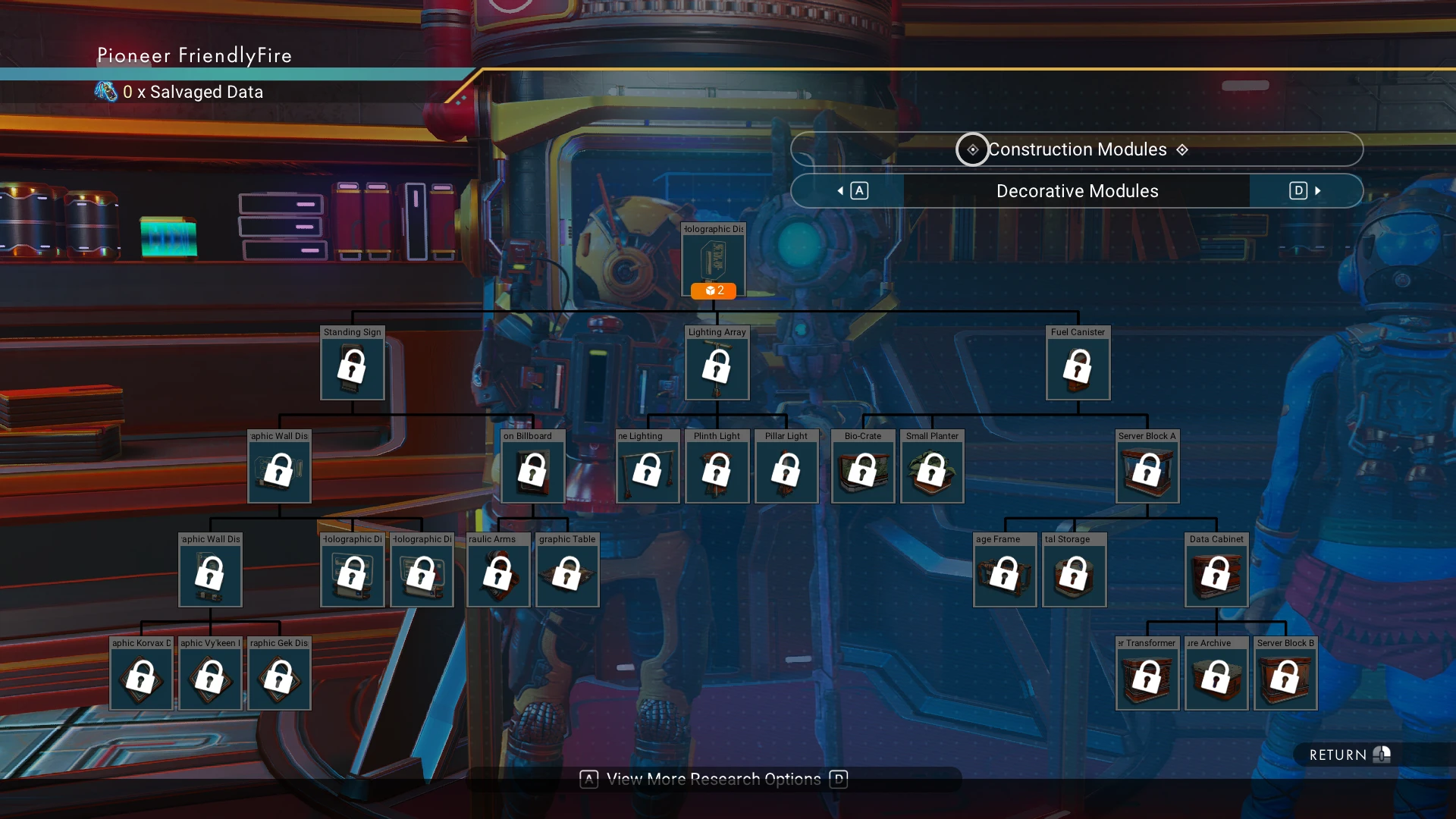
Task: Choose the Holographic Gek display node
Action: pyautogui.click(x=279, y=679)
